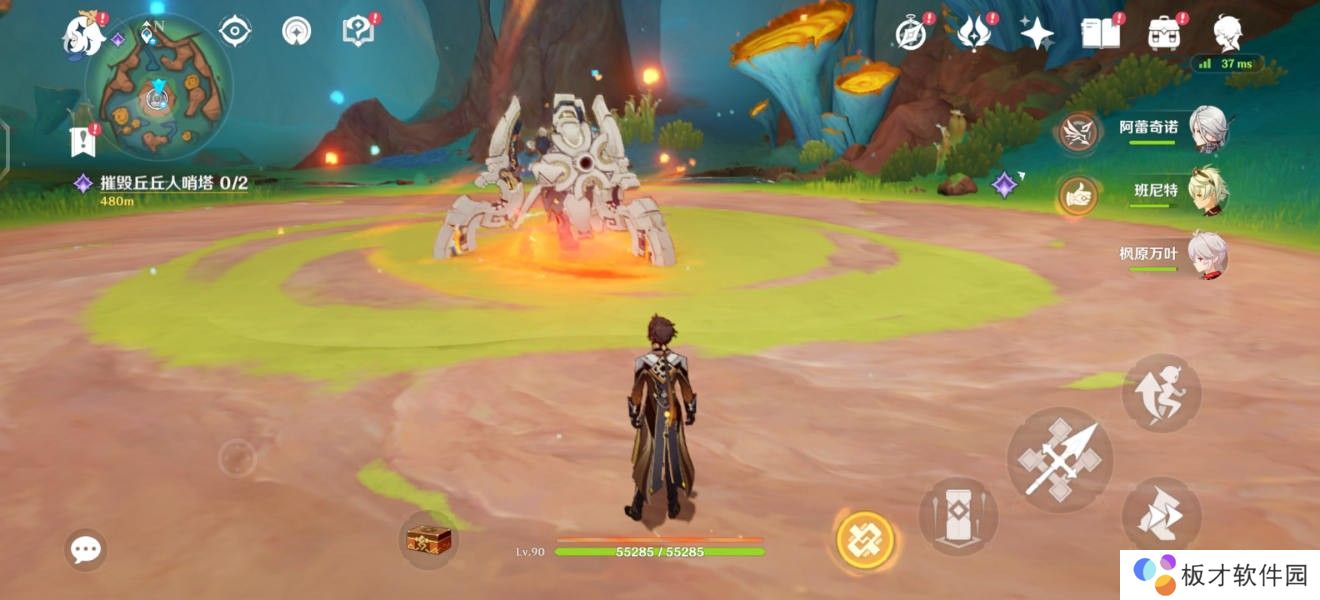Open the quest bookmark icon below Paimon
This screenshot has height=600, width=1320.
pyautogui.click(x=83, y=142)
